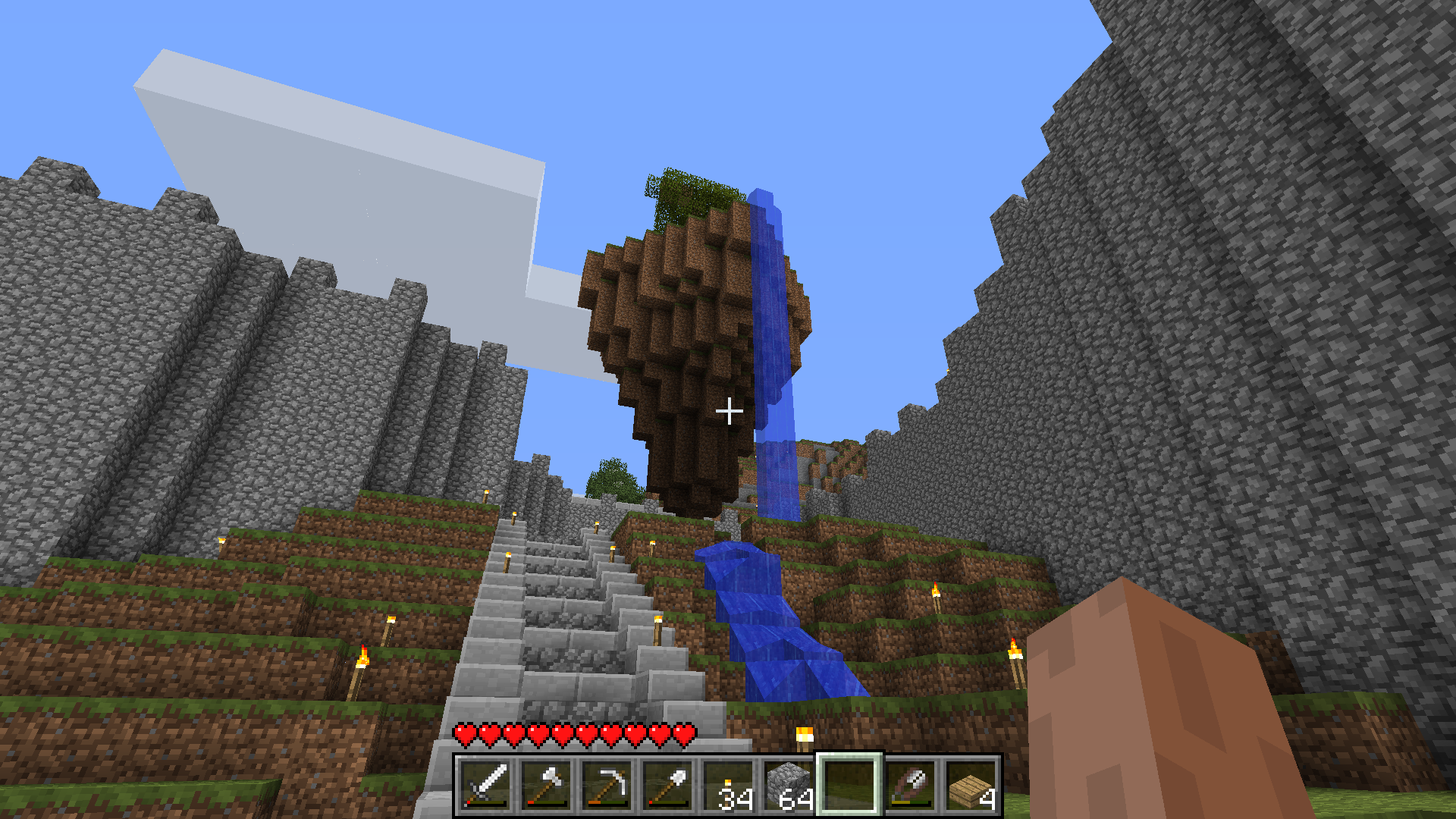Select the wooden slabs slot
This screenshot has height=819, width=1456.
pos(971,786)
